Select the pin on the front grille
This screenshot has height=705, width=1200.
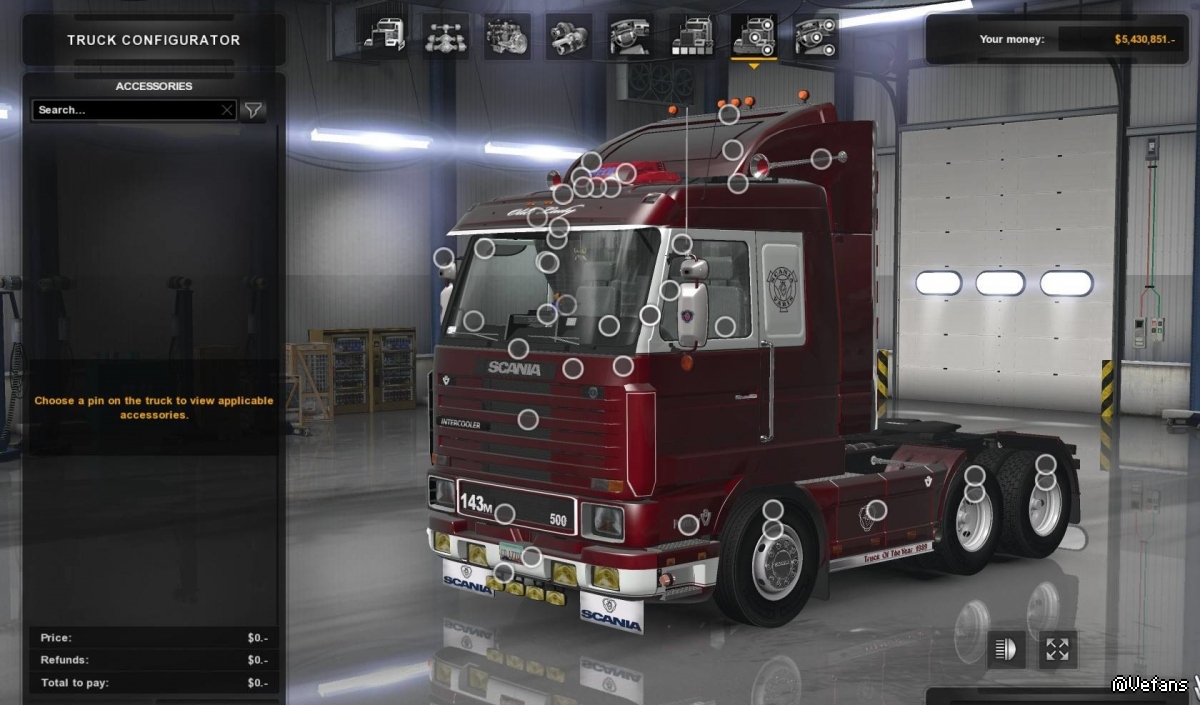[528, 419]
